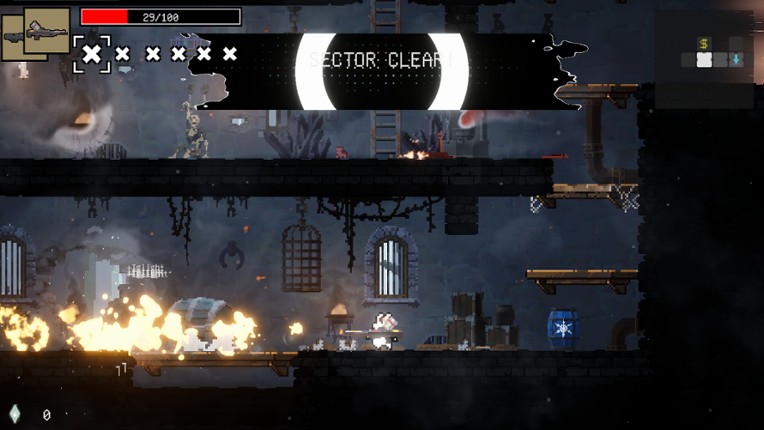764x430 pixels.
Task: Click the bracketed X ability slot
Action: (x=92, y=54)
